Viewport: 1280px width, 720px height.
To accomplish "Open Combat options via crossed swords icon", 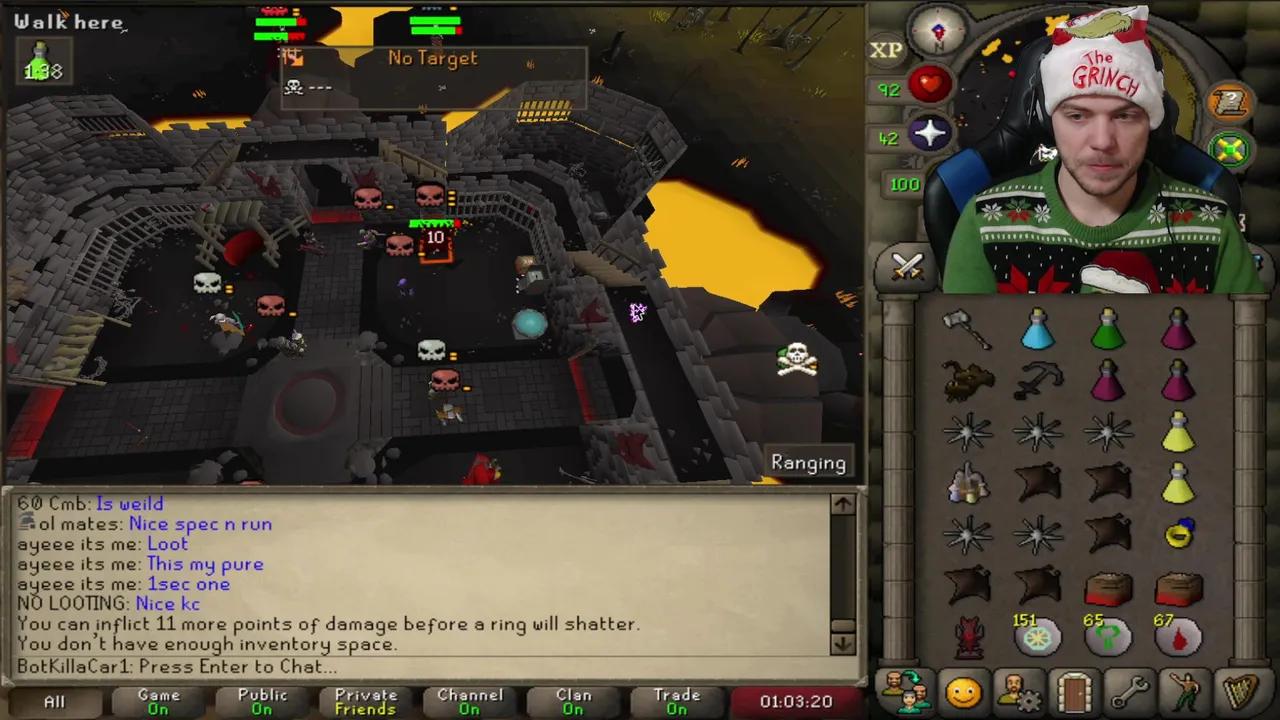I will pyautogui.click(x=905, y=265).
